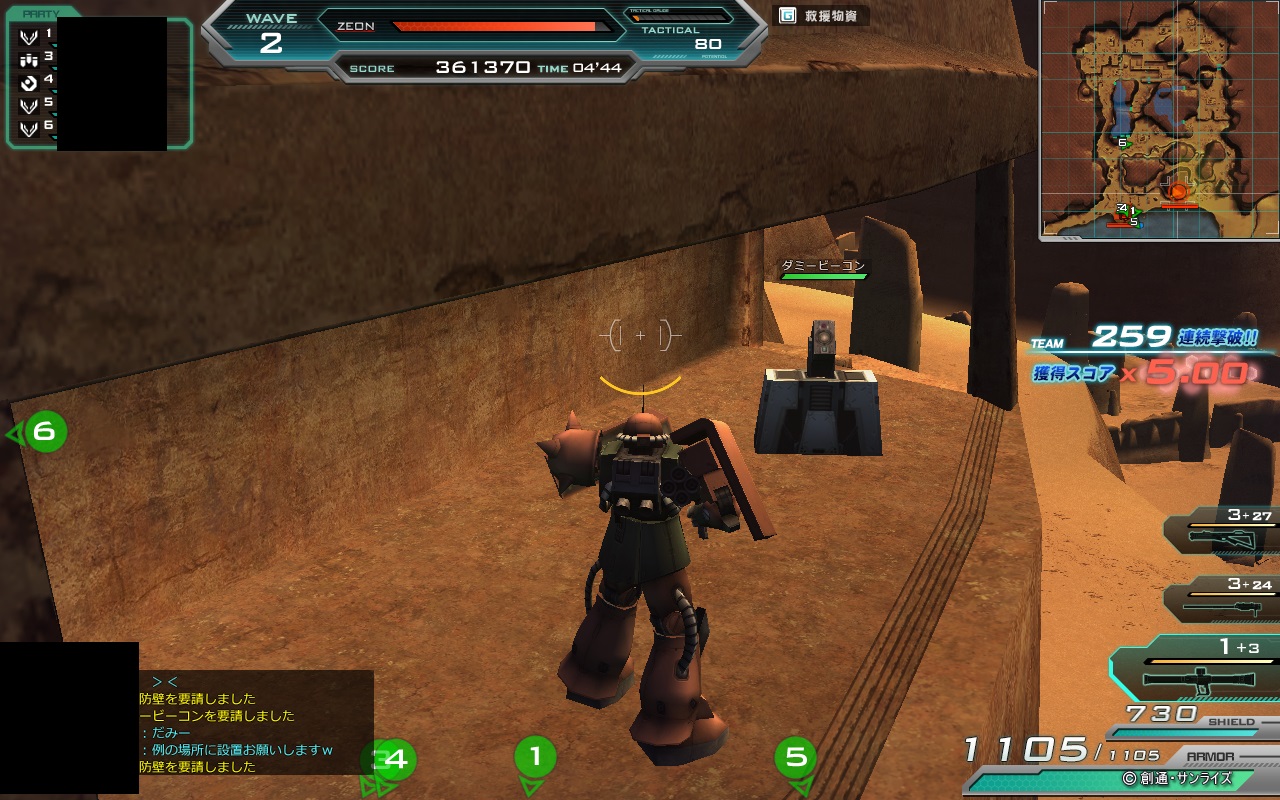Choose the long-barrel weapon with 3+24 ammo

point(1224,600)
